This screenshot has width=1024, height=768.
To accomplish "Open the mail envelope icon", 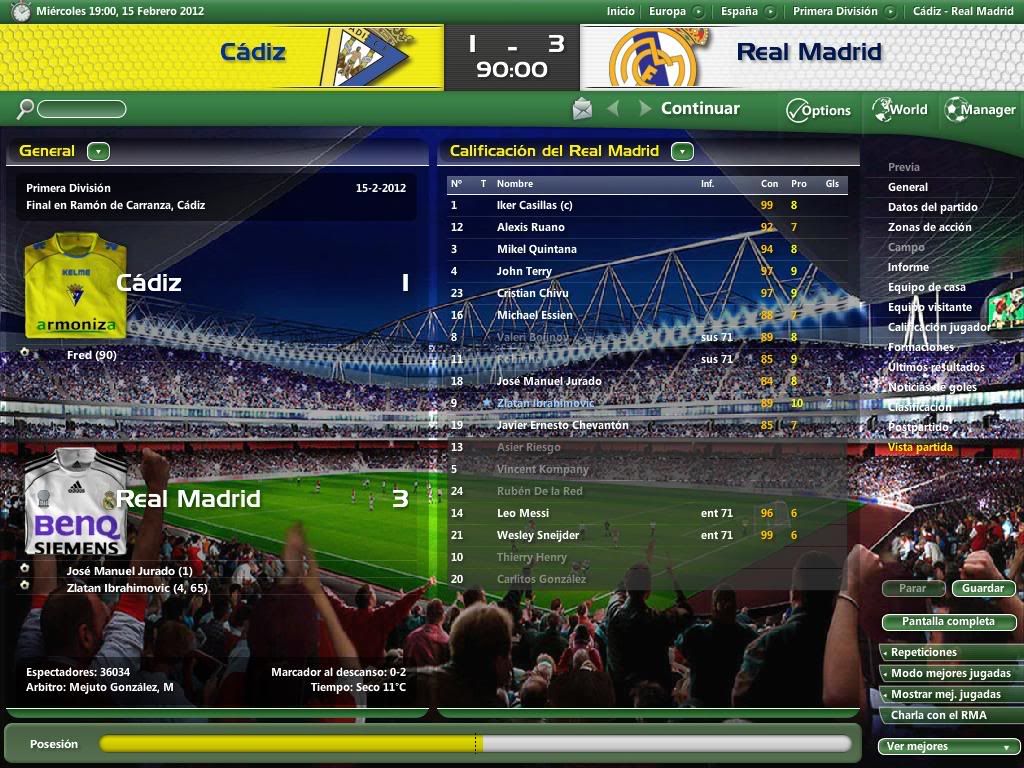I will pos(582,109).
